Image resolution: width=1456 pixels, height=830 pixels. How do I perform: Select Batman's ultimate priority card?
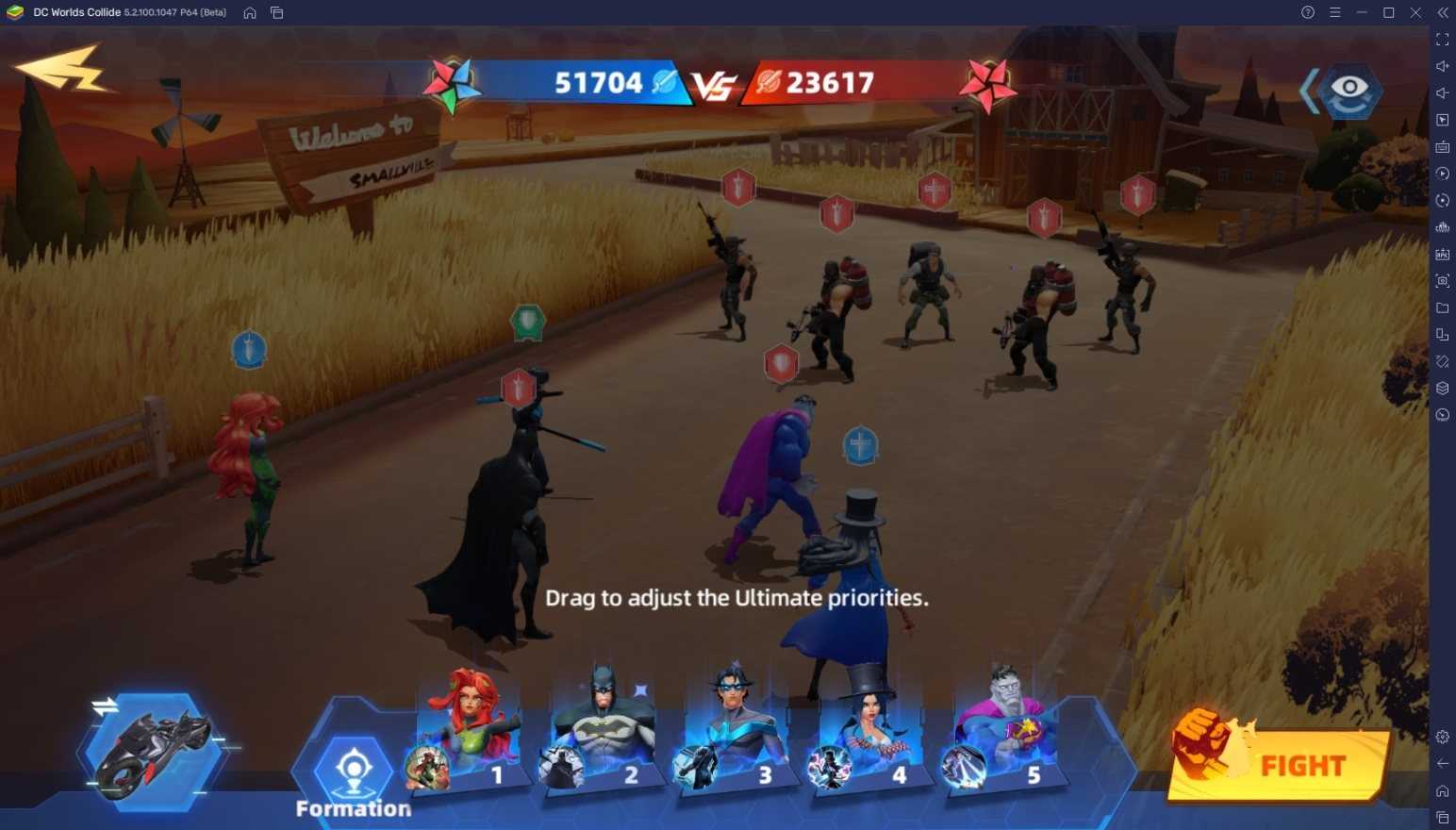pos(602,731)
